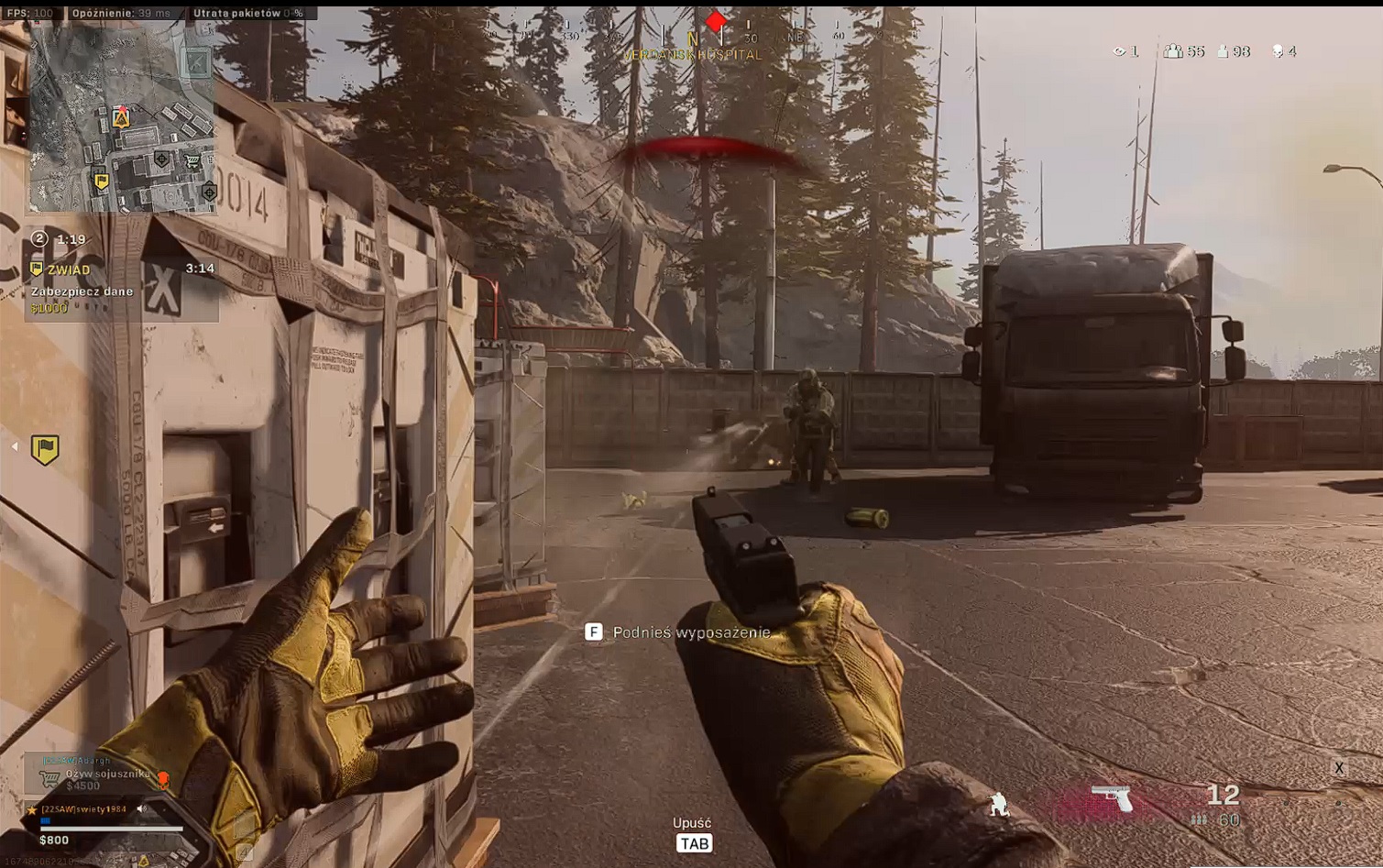Open the Verdansk minimap
This screenshot has width=1383, height=868.
click(122, 119)
